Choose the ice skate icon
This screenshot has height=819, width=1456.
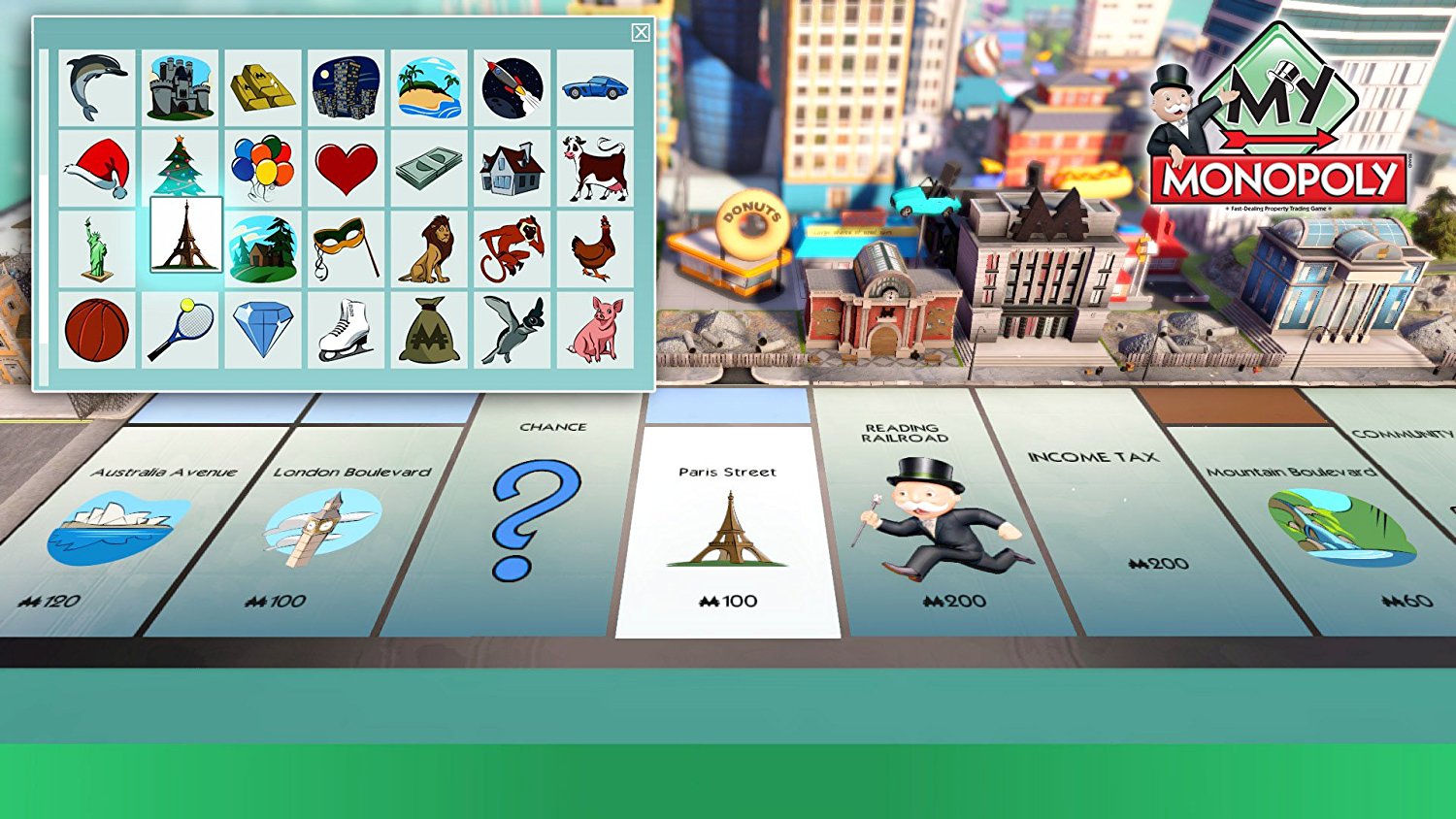[x=346, y=325]
